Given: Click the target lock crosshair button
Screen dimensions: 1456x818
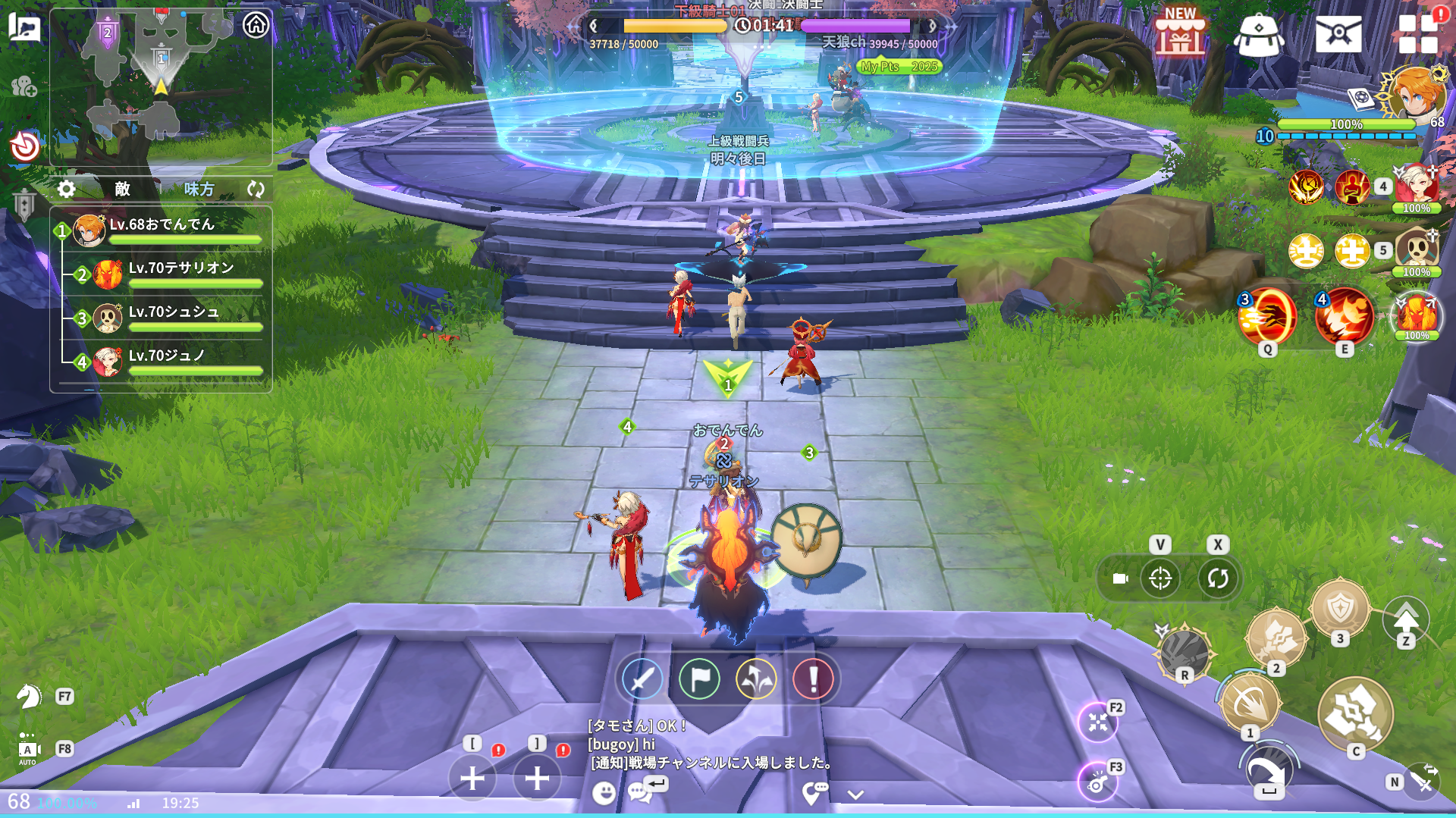Looking at the screenshot, I should pyautogui.click(x=1160, y=578).
